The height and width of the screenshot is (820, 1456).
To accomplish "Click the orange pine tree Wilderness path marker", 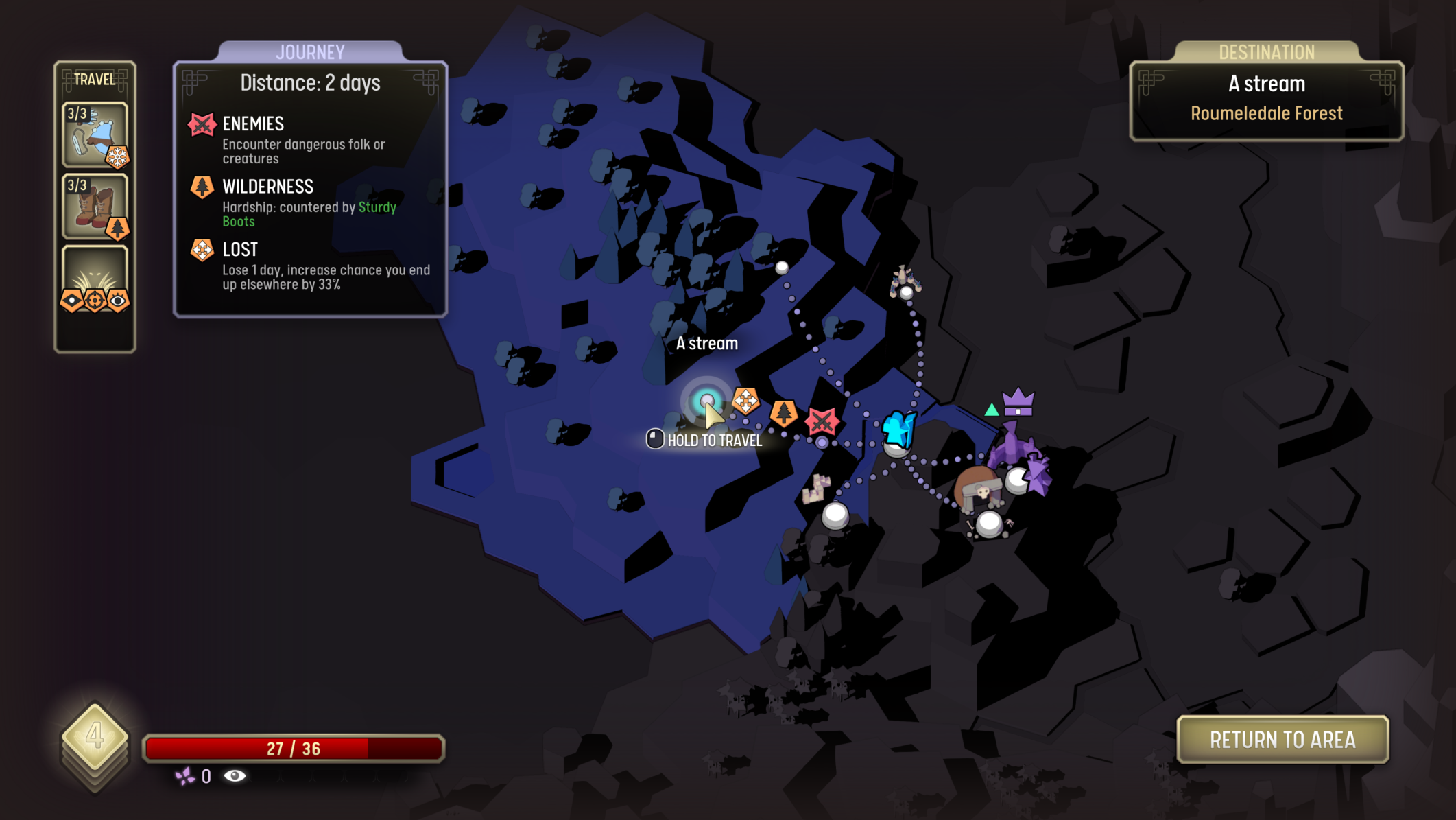I will 783,413.
